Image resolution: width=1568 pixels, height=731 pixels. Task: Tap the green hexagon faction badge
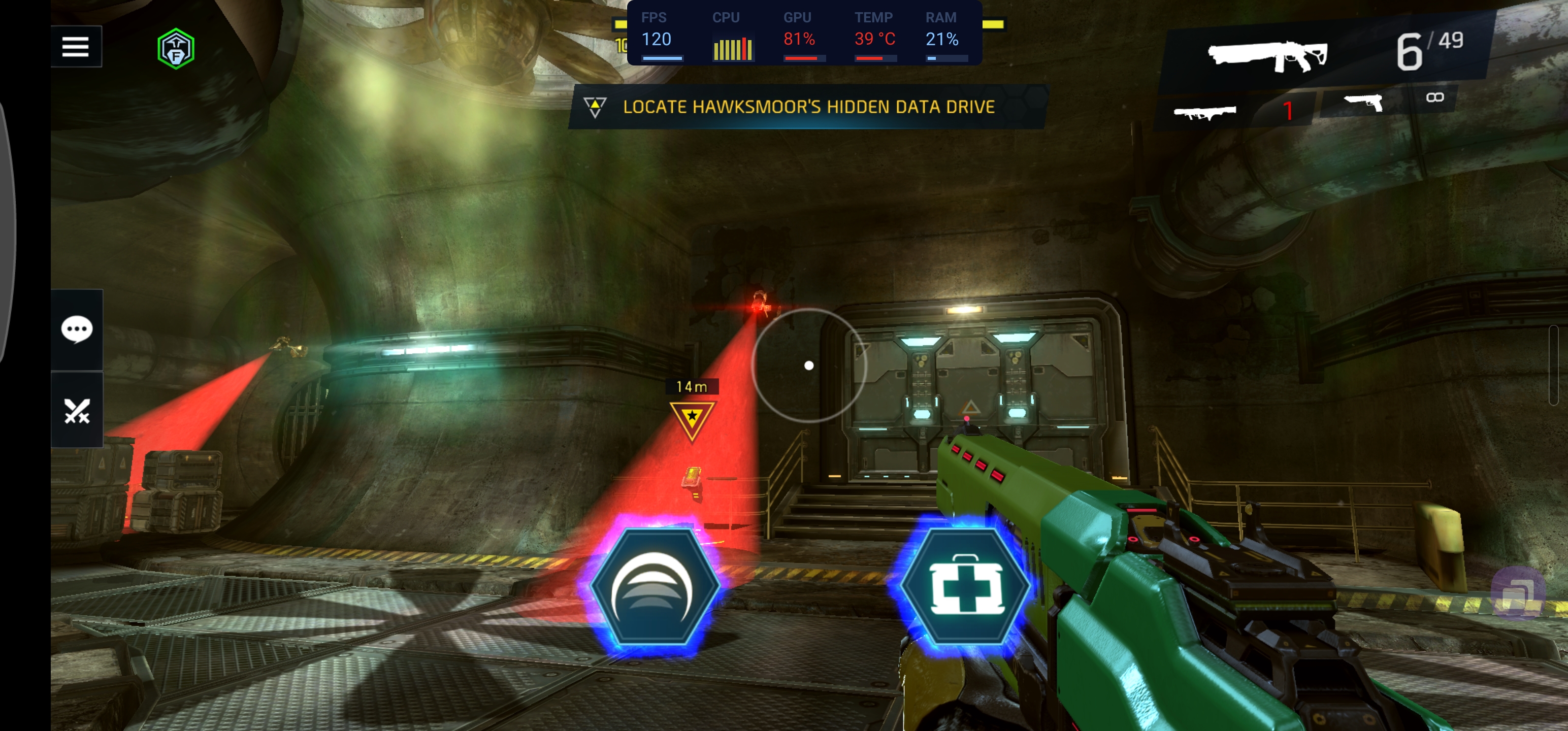coord(176,49)
